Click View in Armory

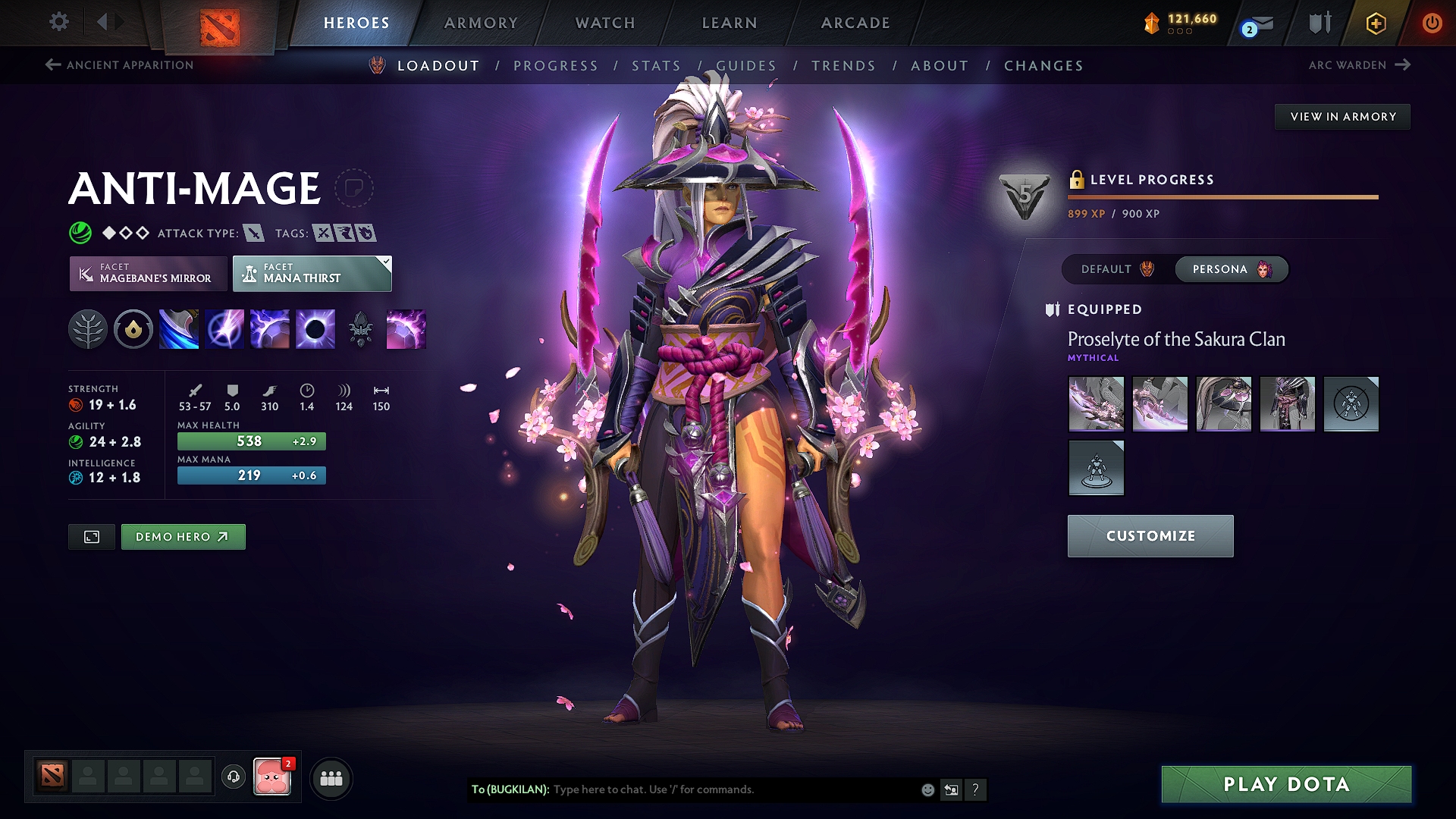click(x=1342, y=116)
